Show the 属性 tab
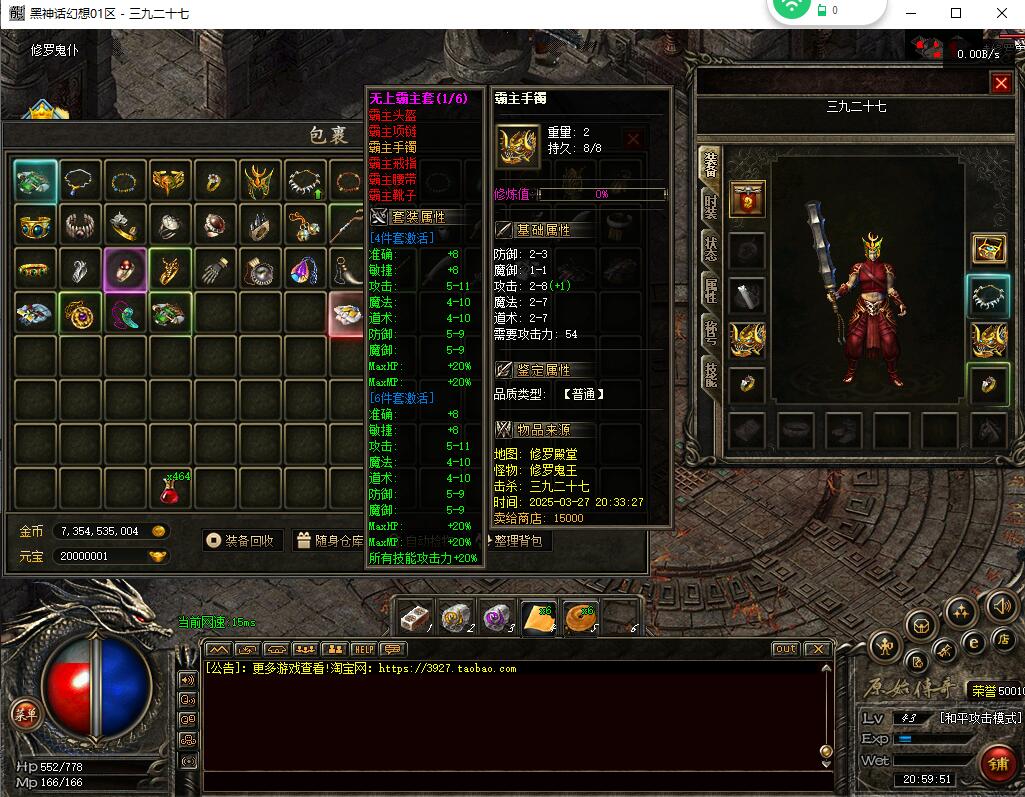Viewport: 1025px width, 797px height. (x=710, y=292)
